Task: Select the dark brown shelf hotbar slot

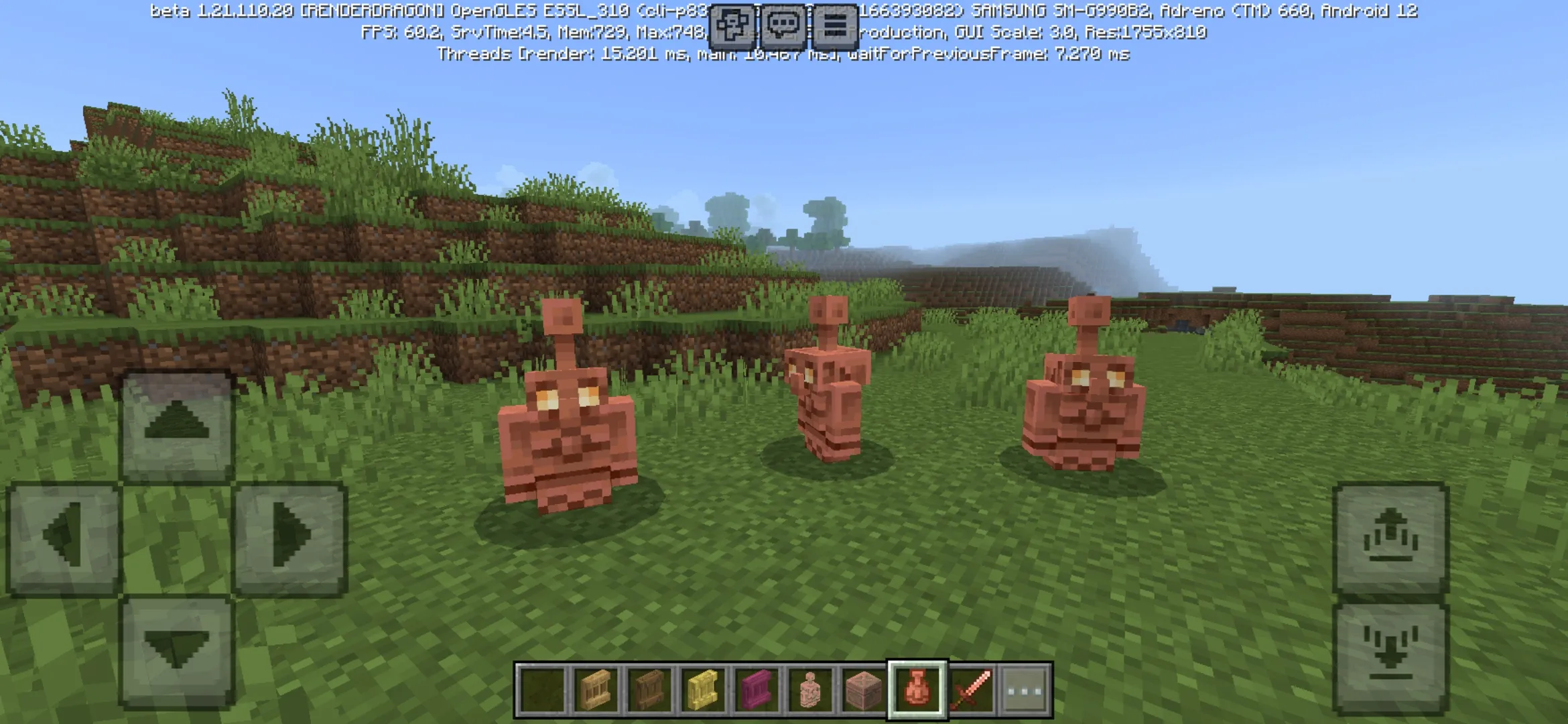Action: coord(649,690)
